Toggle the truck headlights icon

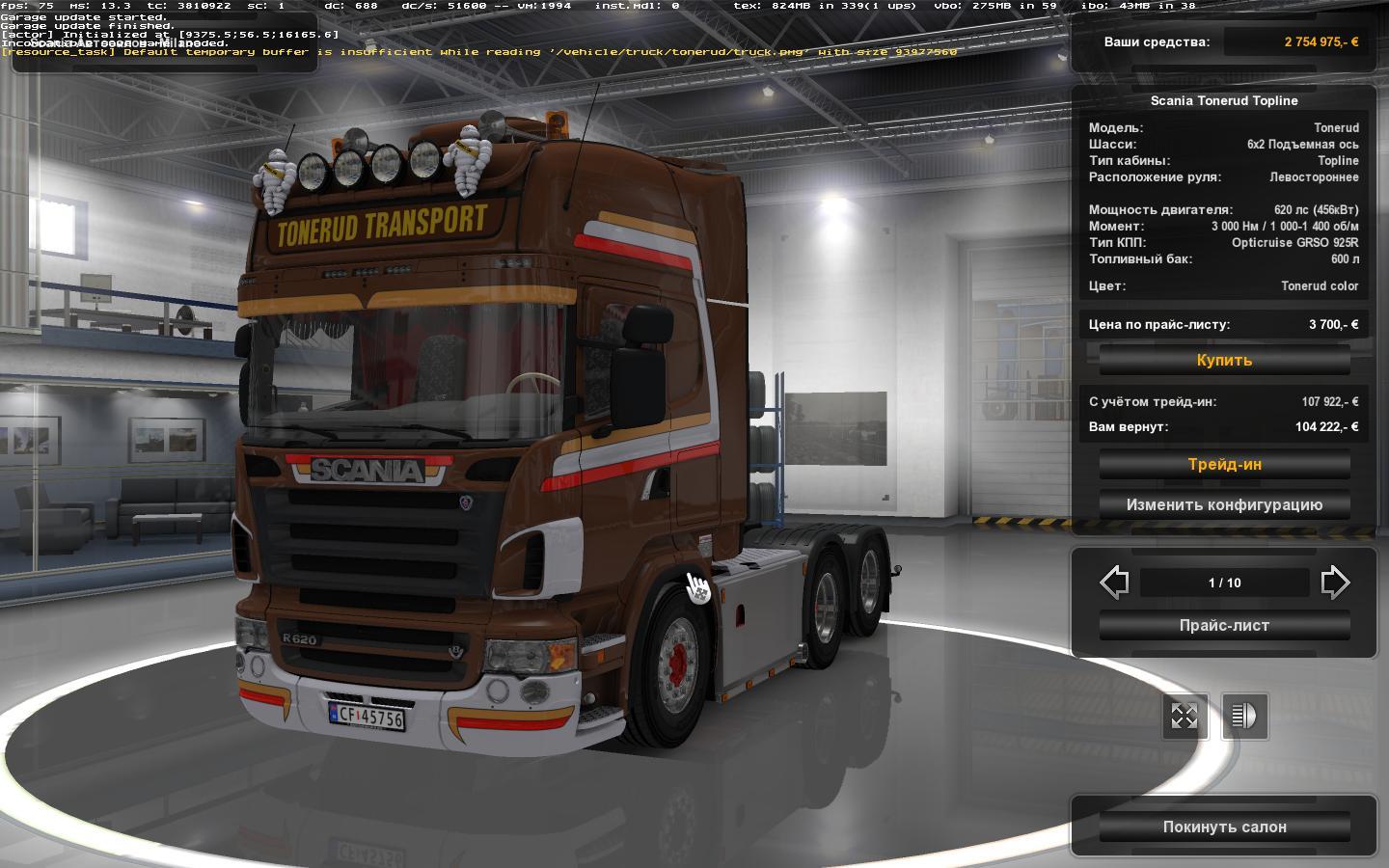(x=1244, y=716)
